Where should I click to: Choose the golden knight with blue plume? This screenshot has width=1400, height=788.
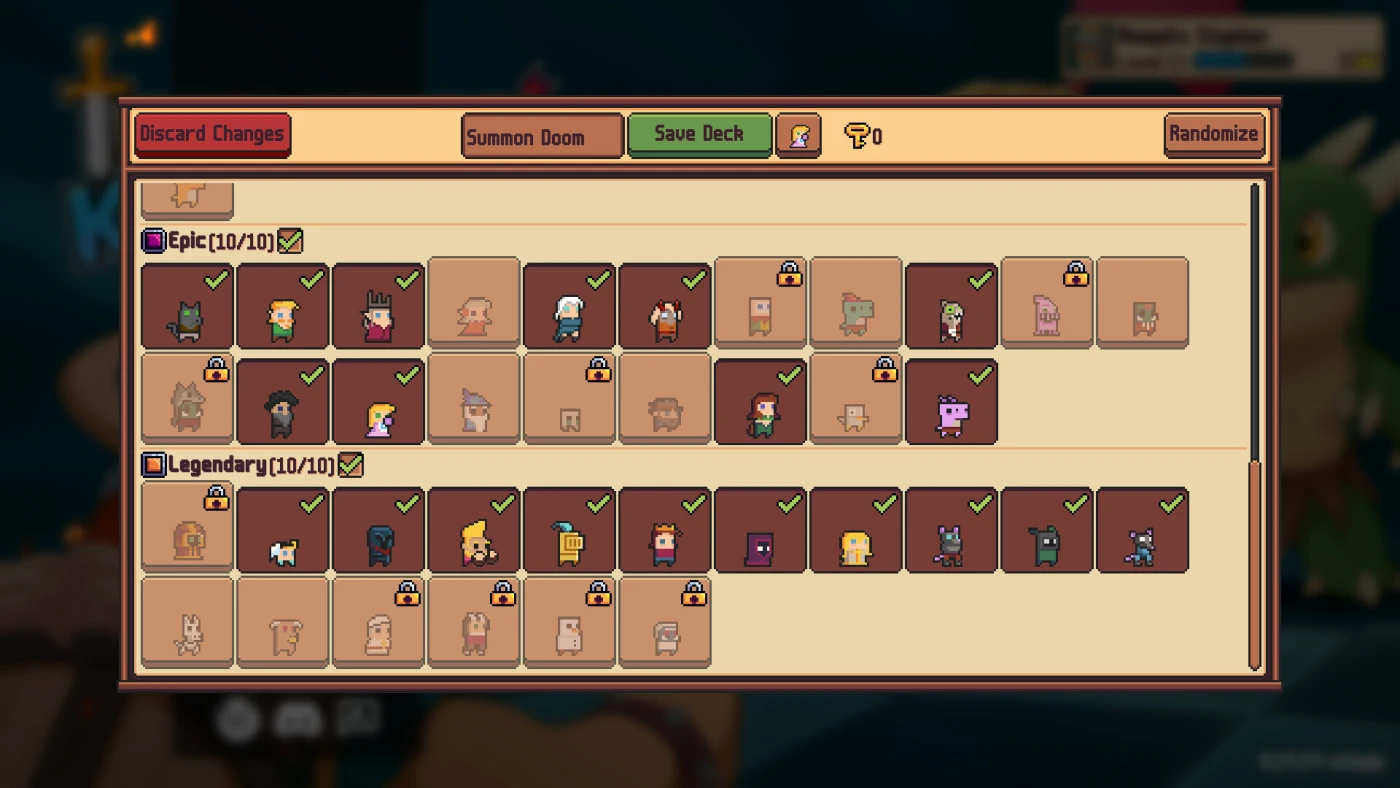[569, 531]
